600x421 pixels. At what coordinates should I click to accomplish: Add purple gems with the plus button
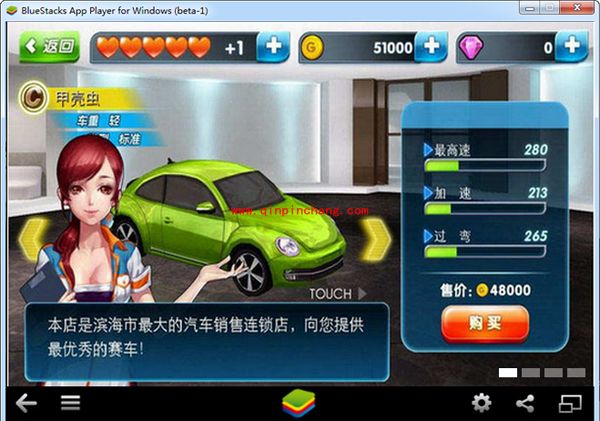pos(572,47)
